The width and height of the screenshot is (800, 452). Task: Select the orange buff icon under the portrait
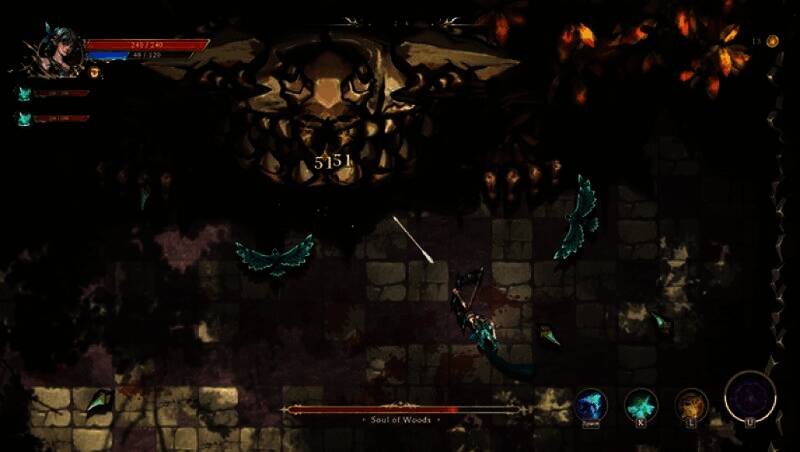pyautogui.click(x=96, y=72)
